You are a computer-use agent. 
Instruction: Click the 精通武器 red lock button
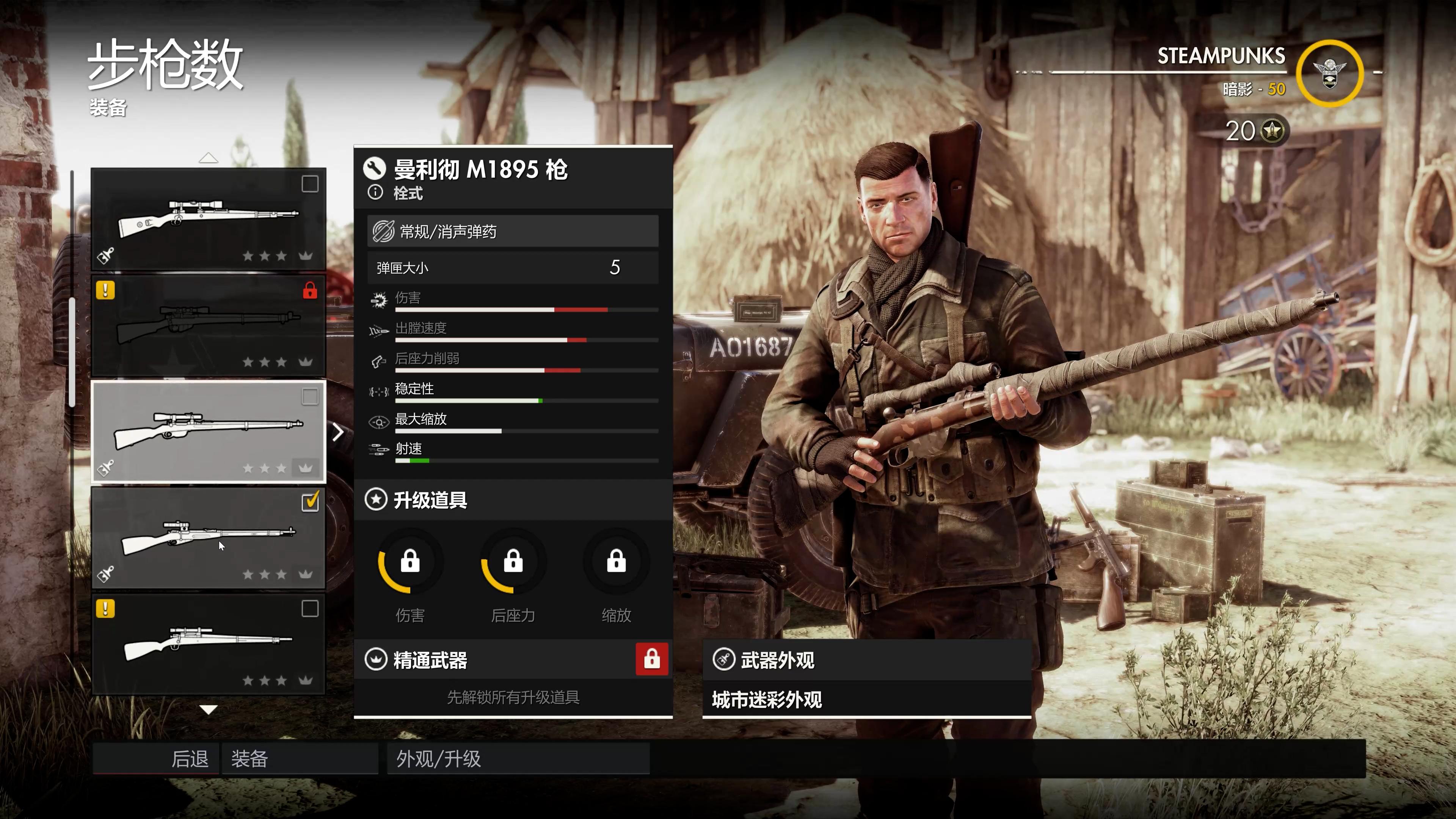pyautogui.click(x=652, y=659)
